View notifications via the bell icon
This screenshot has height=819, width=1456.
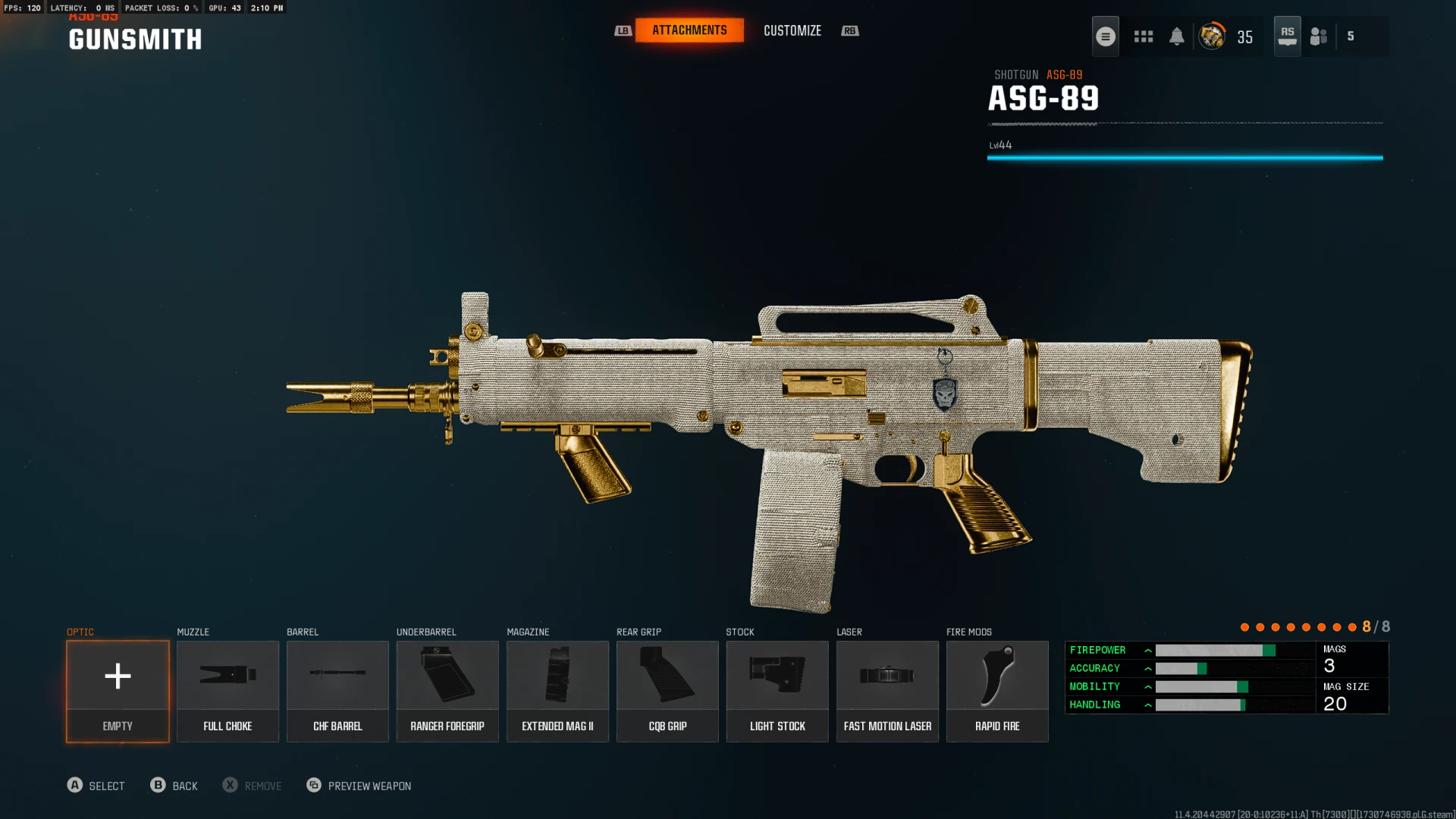pos(1176,36)
